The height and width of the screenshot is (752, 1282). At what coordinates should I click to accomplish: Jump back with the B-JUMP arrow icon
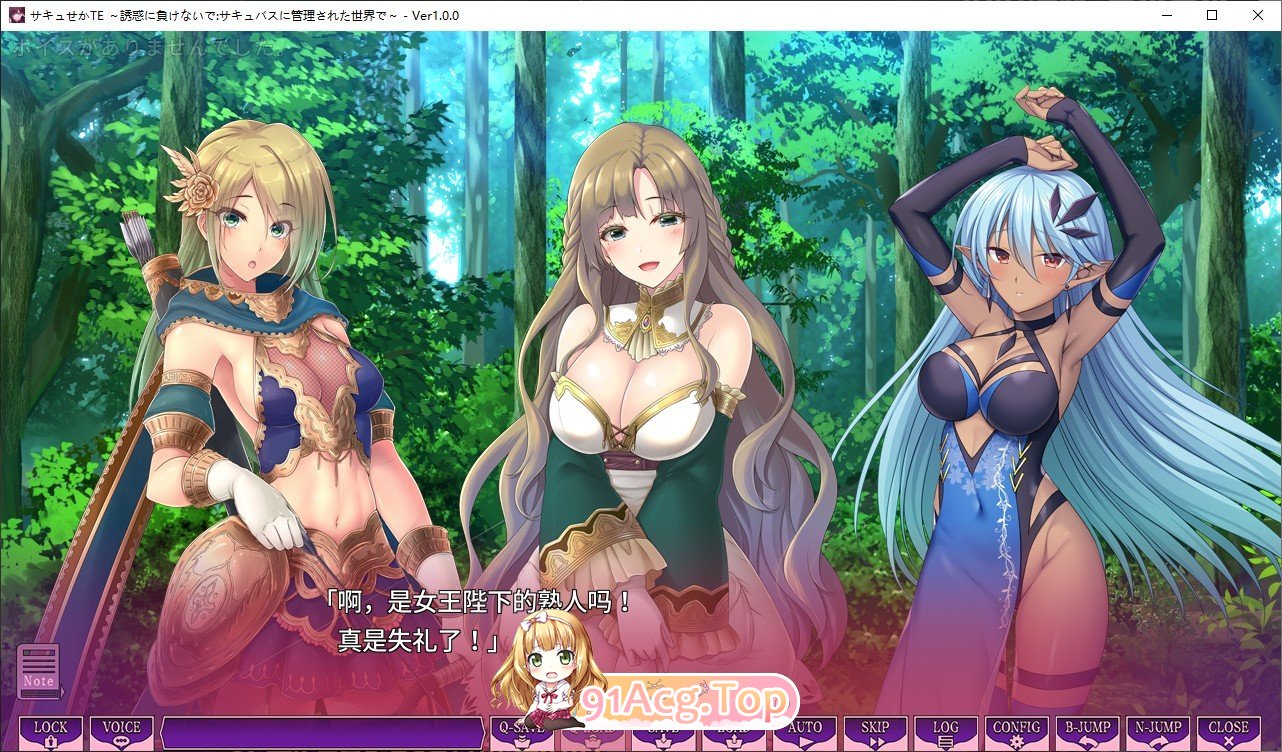(1087, 730)
